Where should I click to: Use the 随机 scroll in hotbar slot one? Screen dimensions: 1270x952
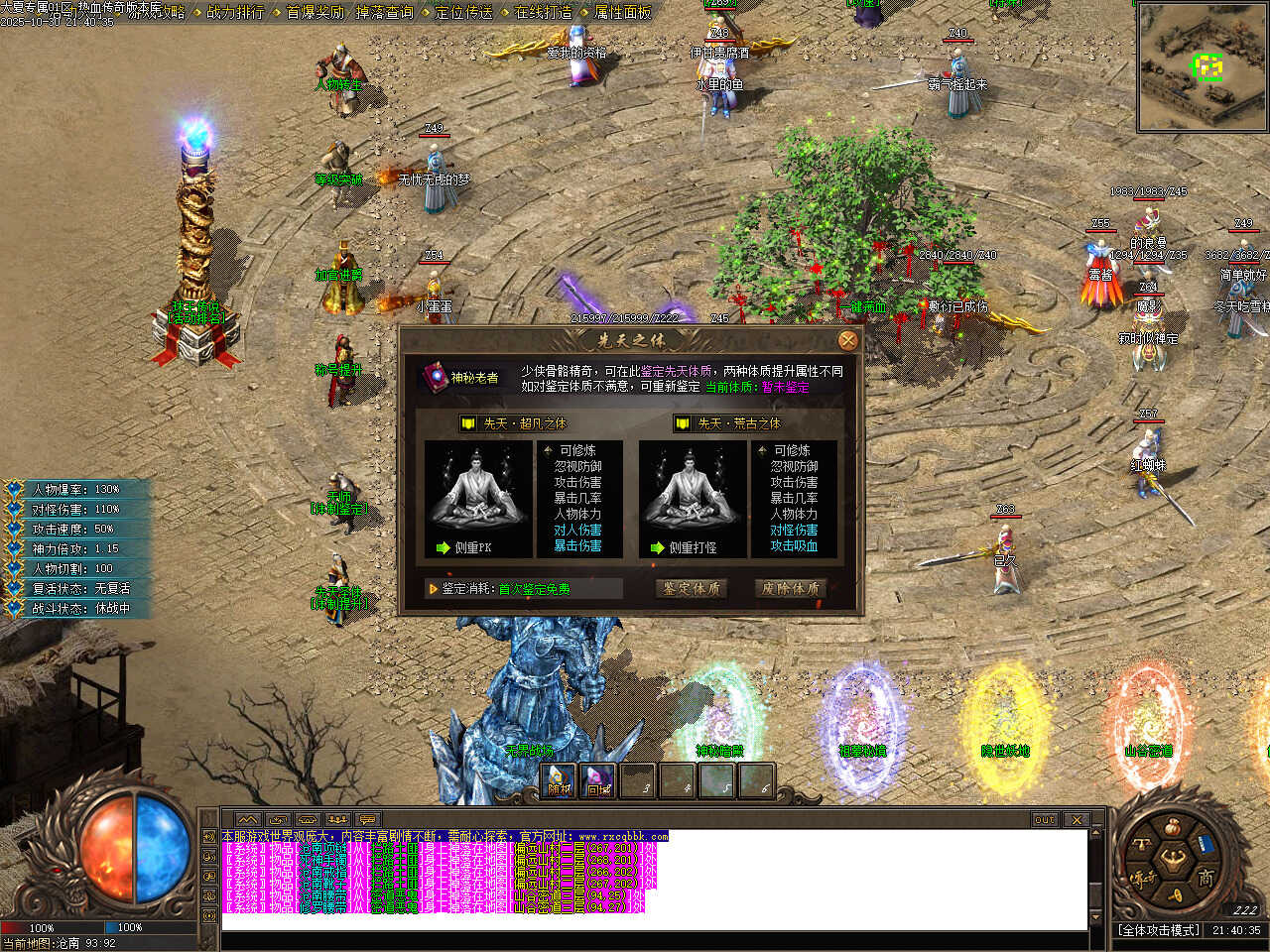click(560, 781)
